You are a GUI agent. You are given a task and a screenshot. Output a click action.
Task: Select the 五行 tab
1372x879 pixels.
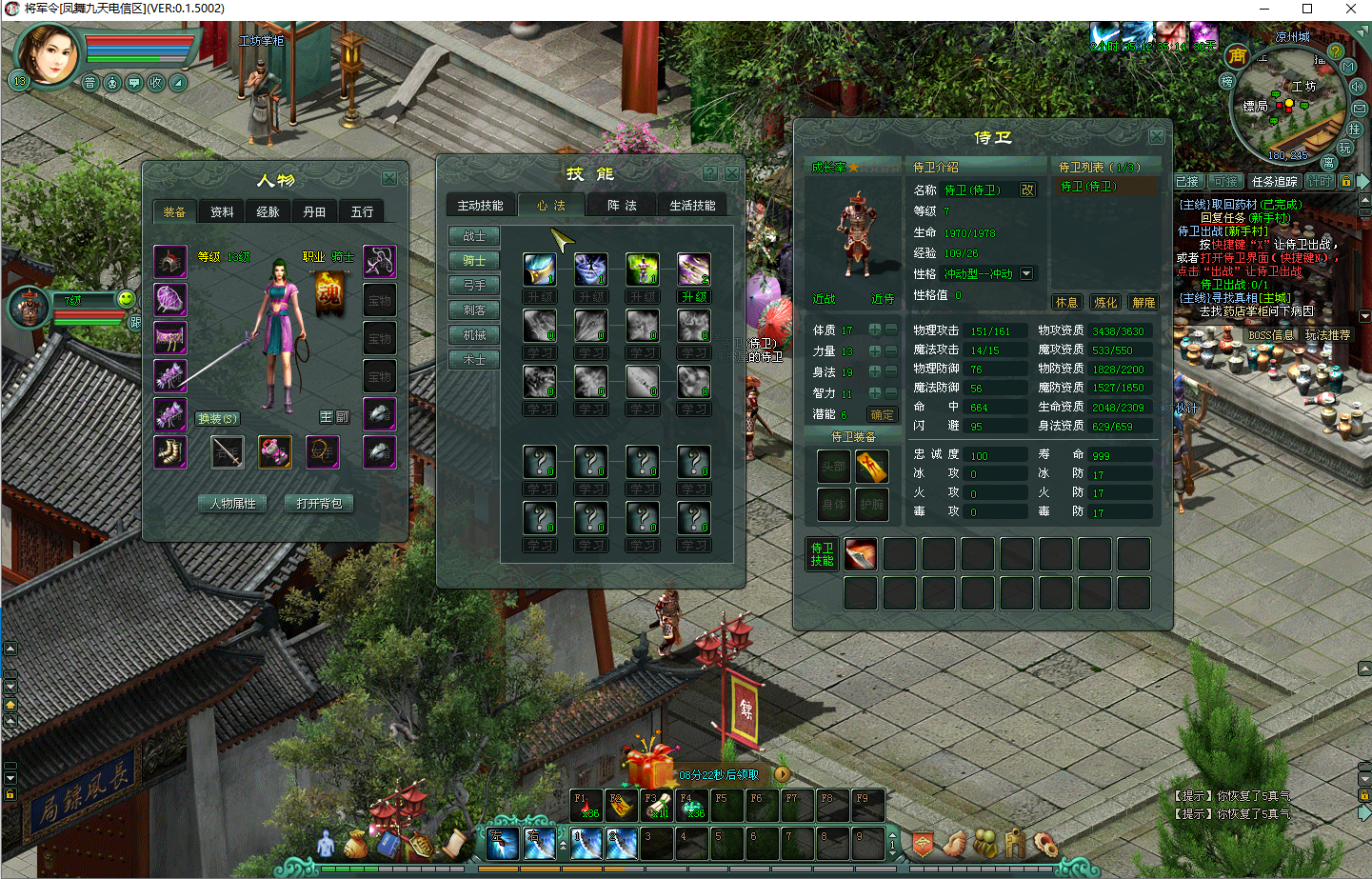pos(362,211)
